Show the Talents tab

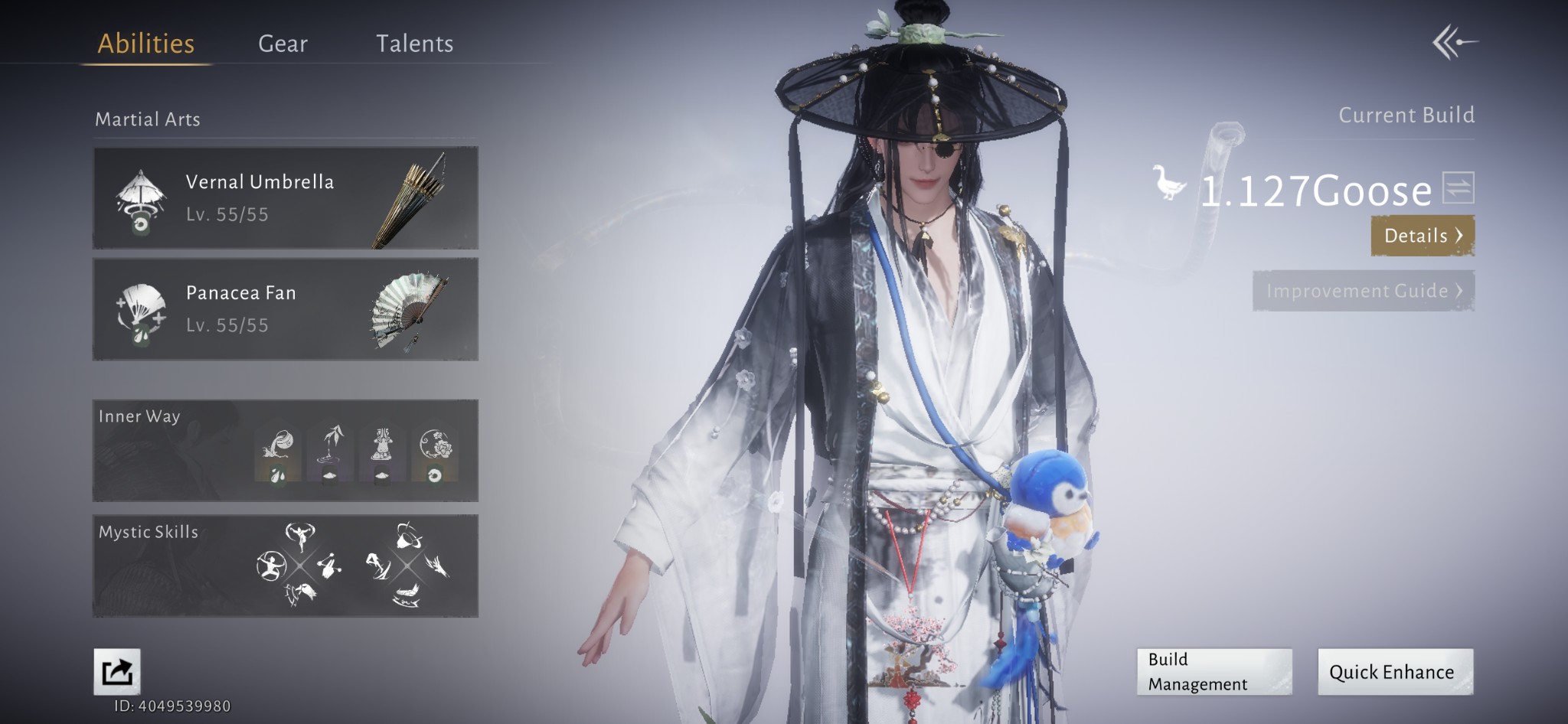tap(414, 44)
